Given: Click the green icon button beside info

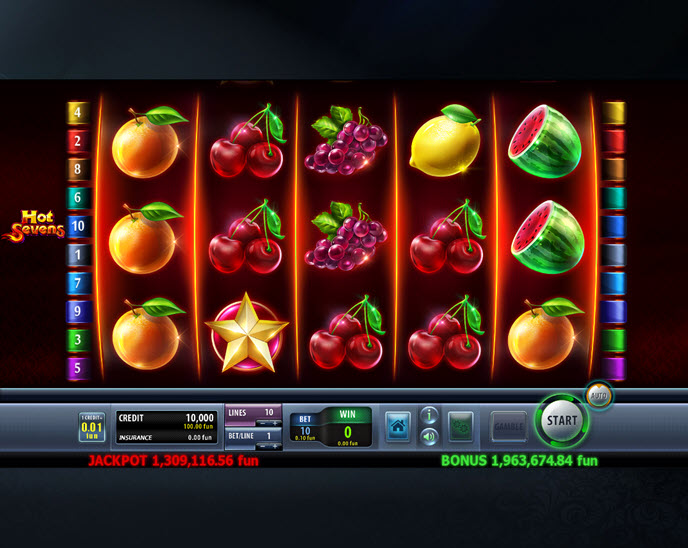Looking at the screenshot, I should click(x=460, y=427).
